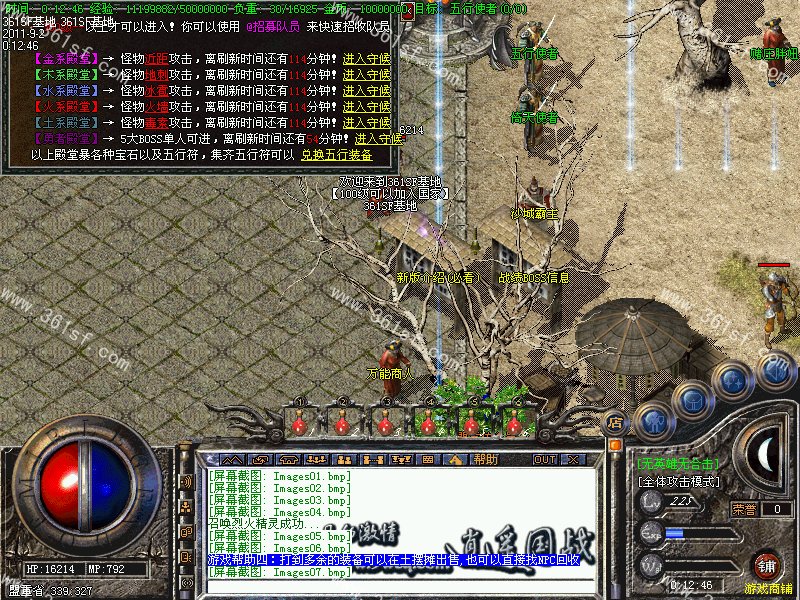
Task: Use the red potion in hotbar slot 1
Action: 298,423
